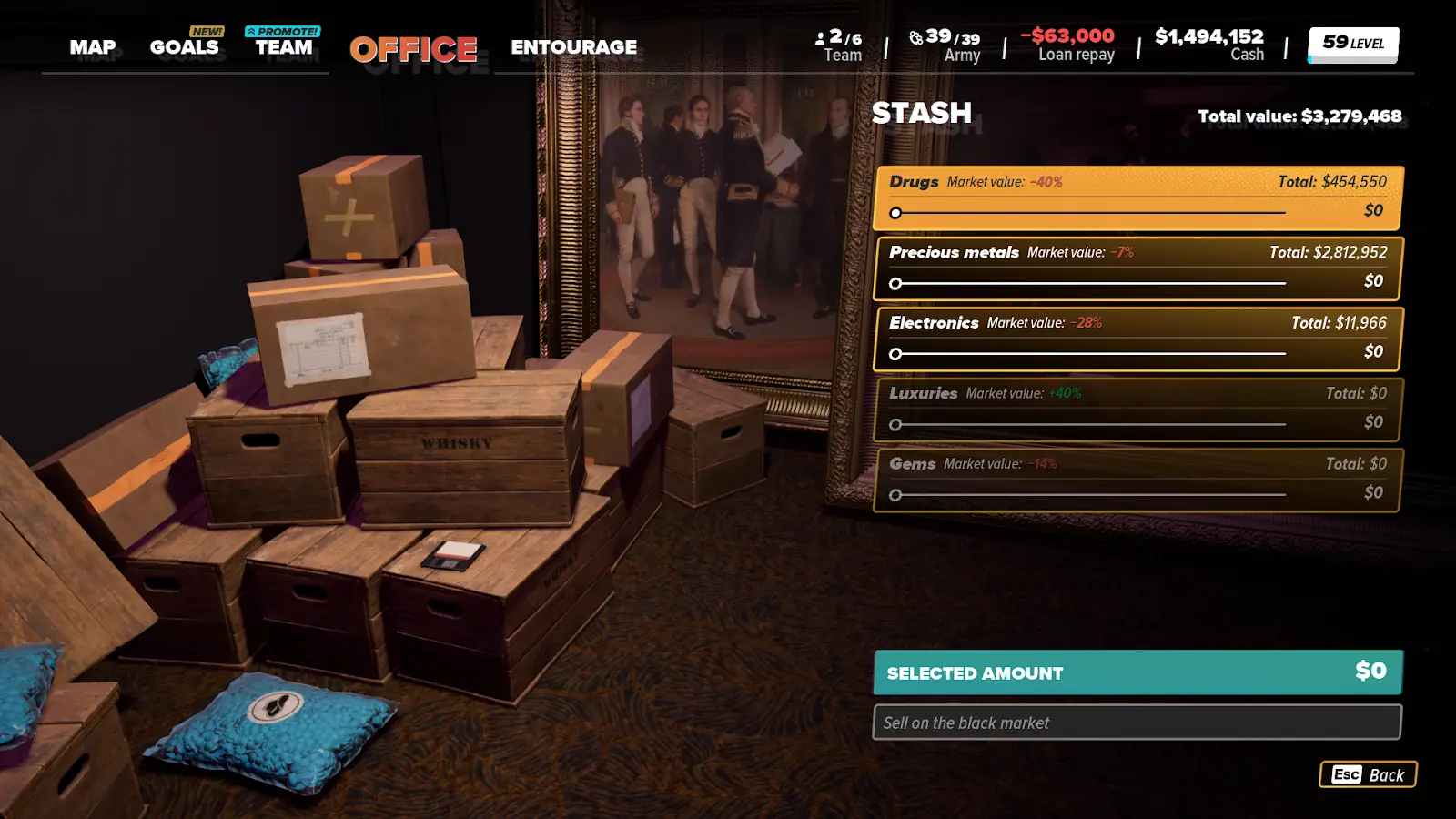Adjust the Precious metals slider
The image size is (1456, 819).
1089,283
